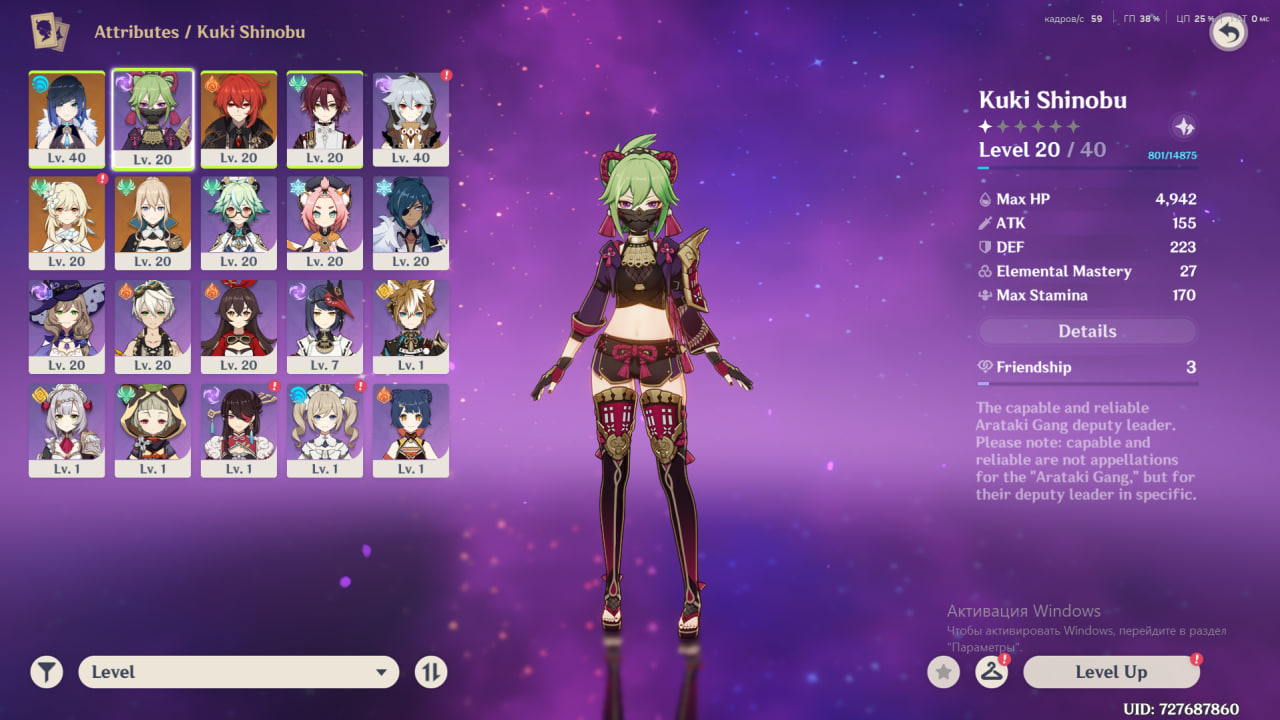Select Yelan's portrait
This screenshot has width=1280, height=720.
[67, 118]
